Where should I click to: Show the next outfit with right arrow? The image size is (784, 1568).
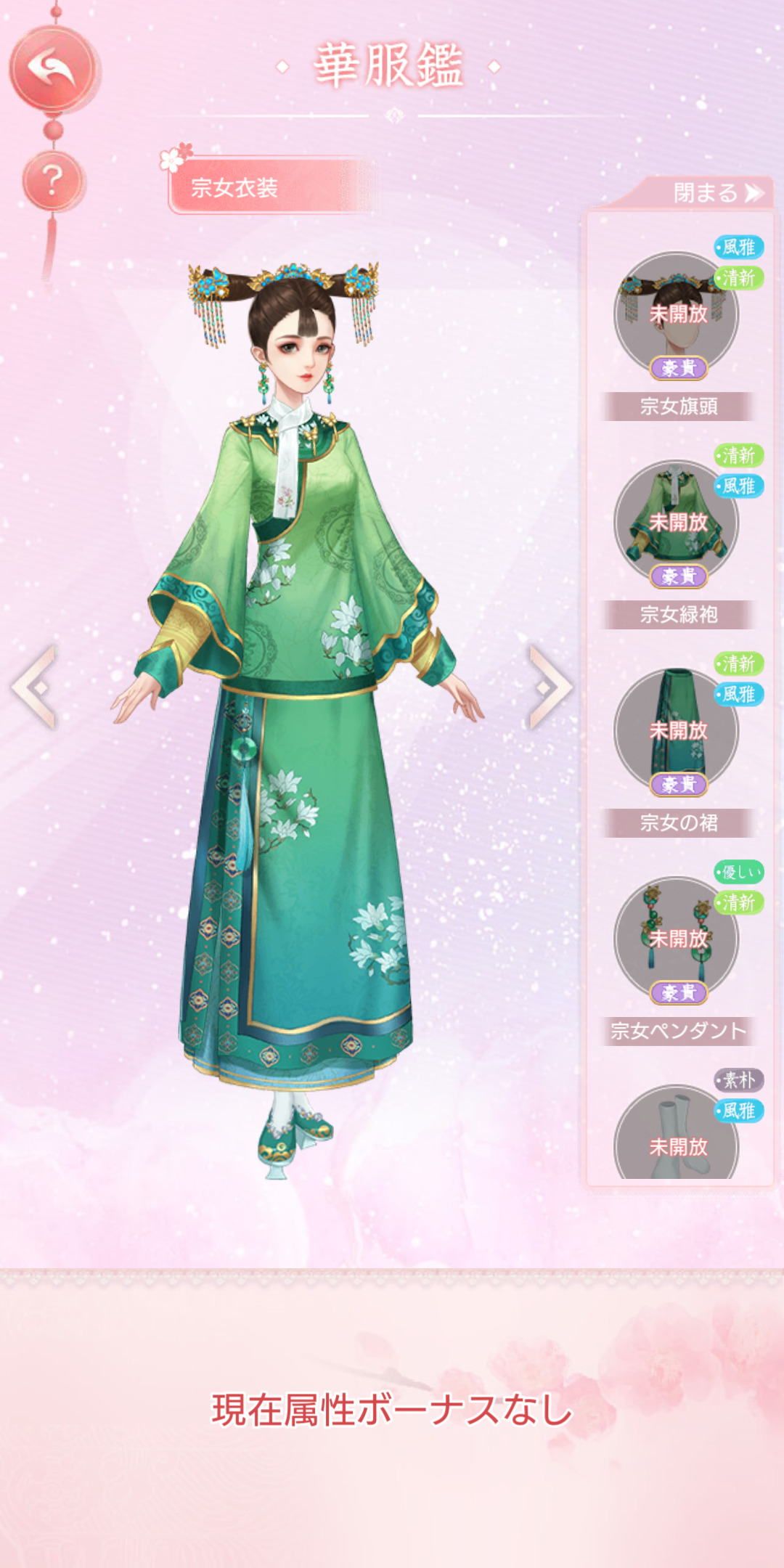coord(550,686)
